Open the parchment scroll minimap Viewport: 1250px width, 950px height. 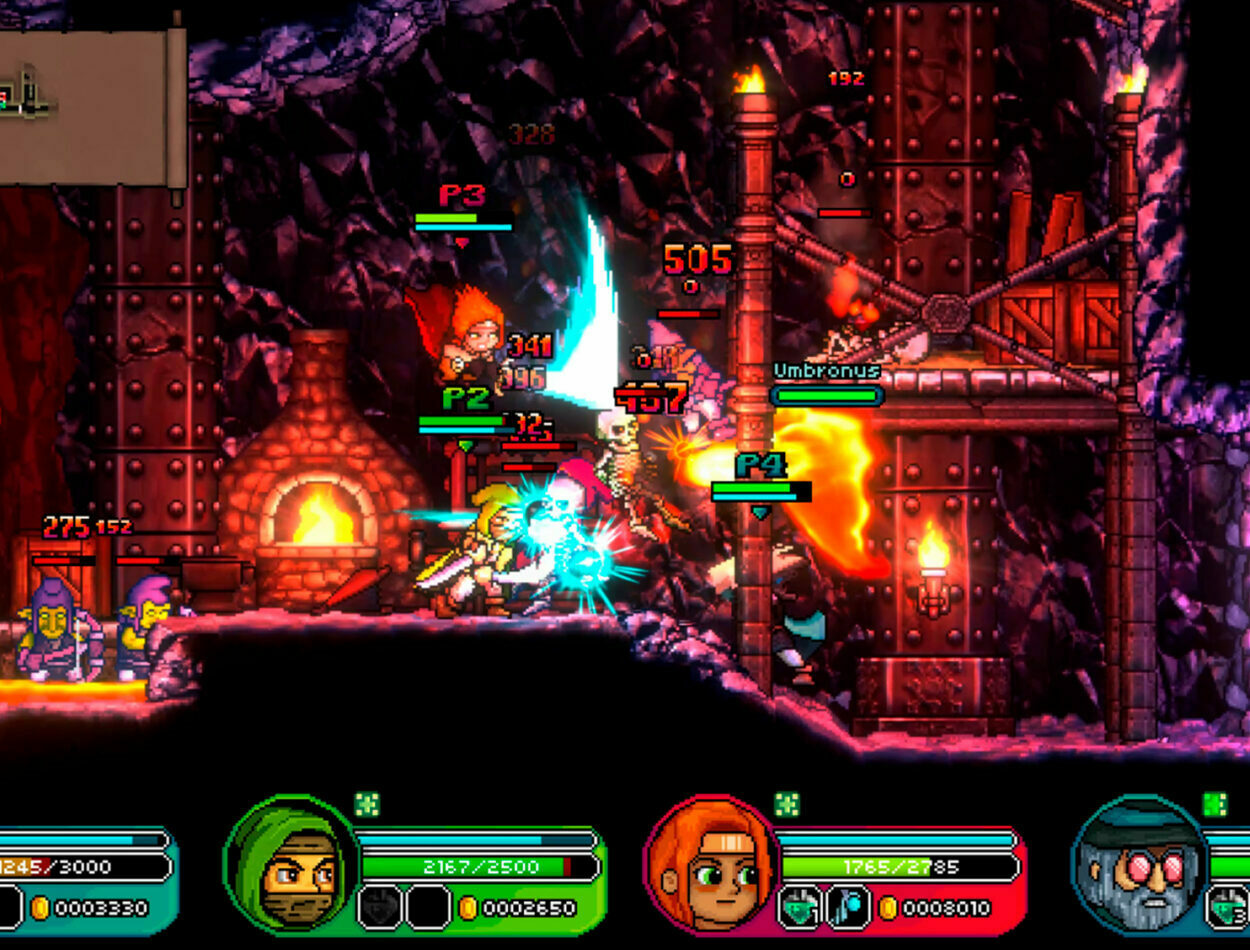92,106
